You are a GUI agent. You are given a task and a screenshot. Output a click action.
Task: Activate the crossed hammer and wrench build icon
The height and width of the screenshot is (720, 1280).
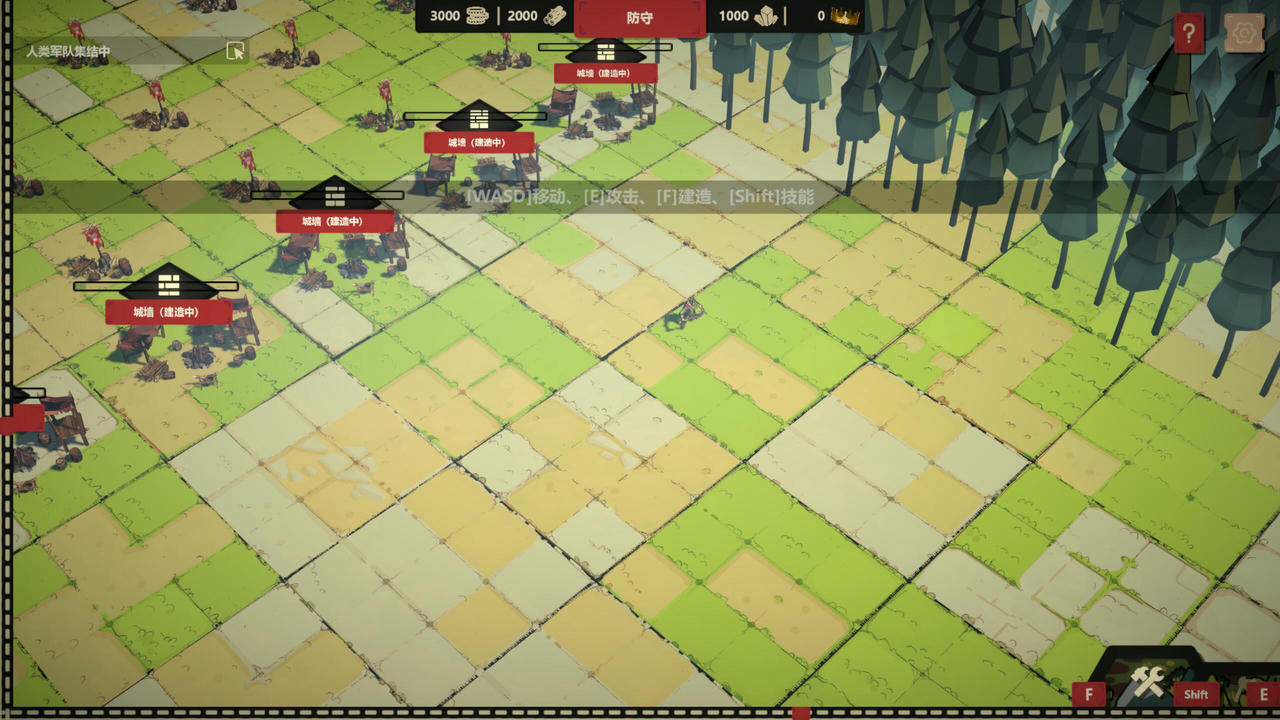pyautogui.click(x=1146, y=683)
